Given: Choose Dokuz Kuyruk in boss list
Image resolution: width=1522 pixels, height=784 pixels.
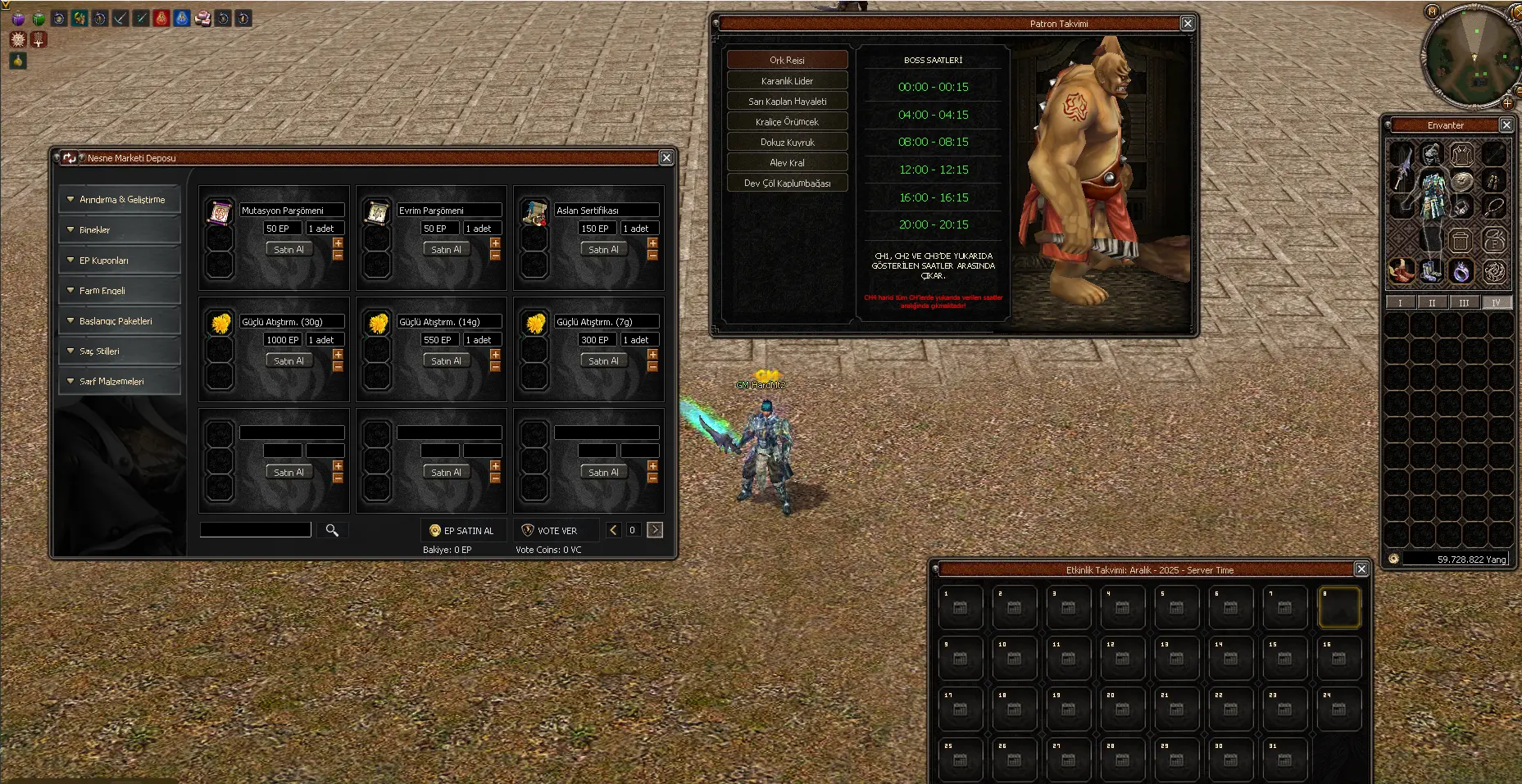Looking at the screenshot, I should (787, 143).
